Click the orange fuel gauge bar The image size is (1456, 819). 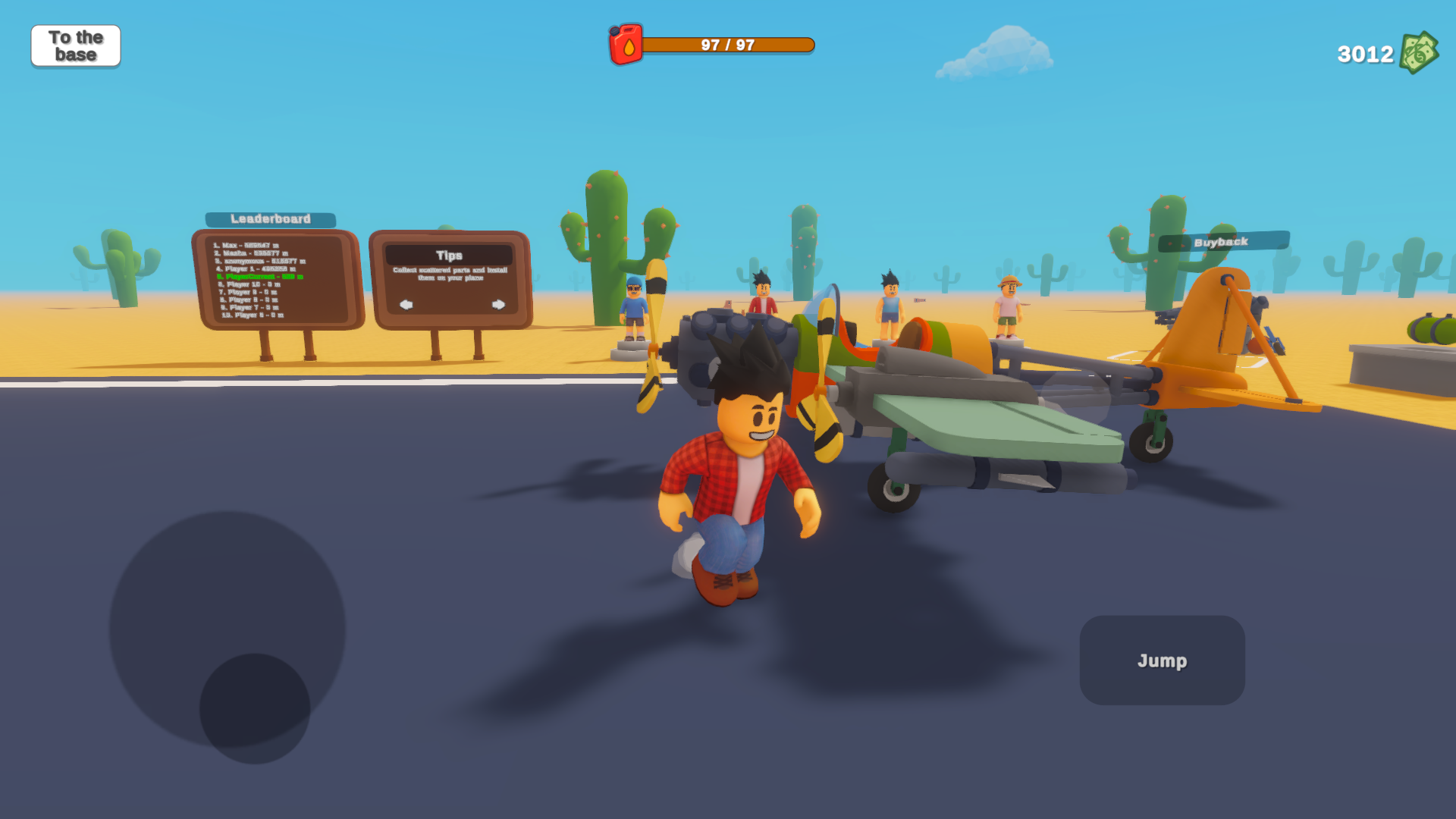[728, 45]
